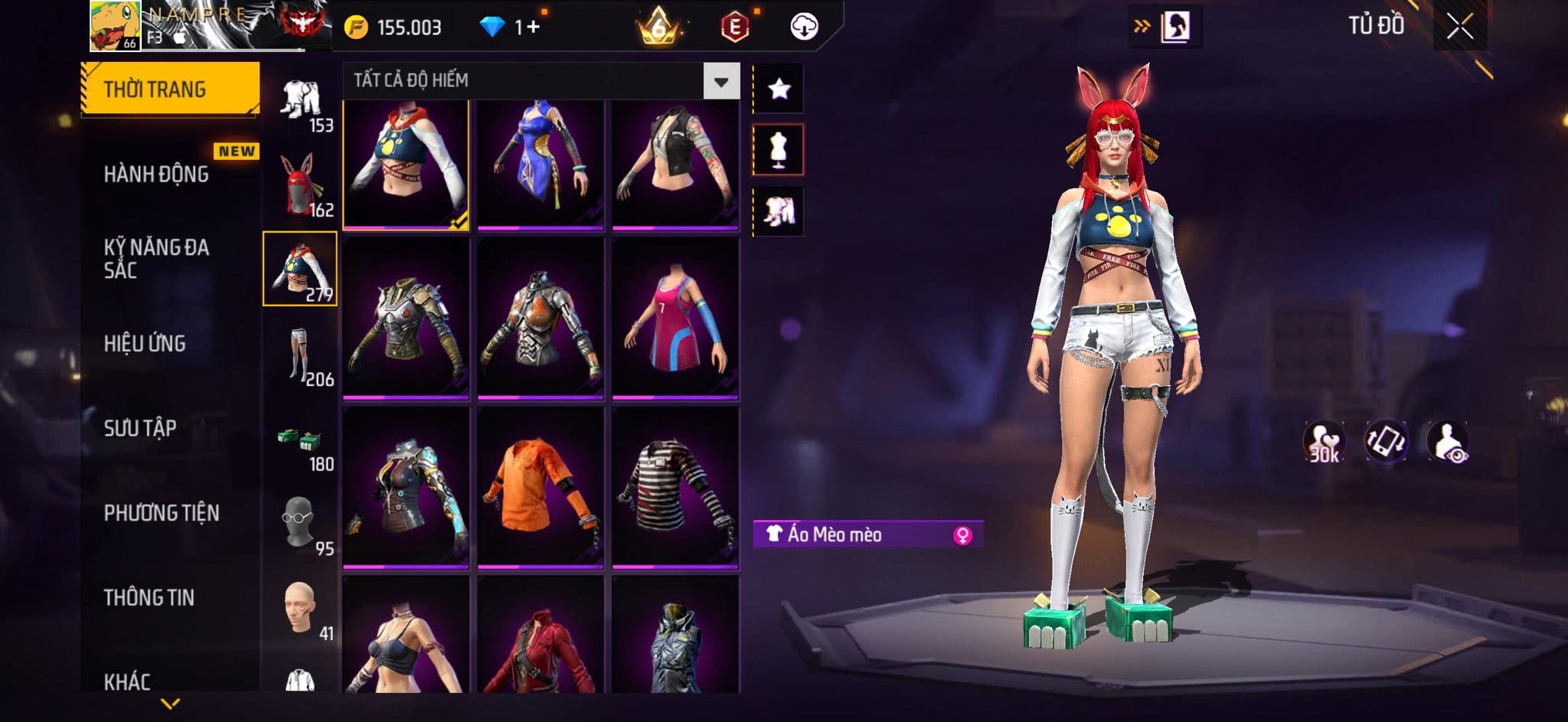Switch to the Kỹ Năng Đa Sắc section

coord(156,259)
